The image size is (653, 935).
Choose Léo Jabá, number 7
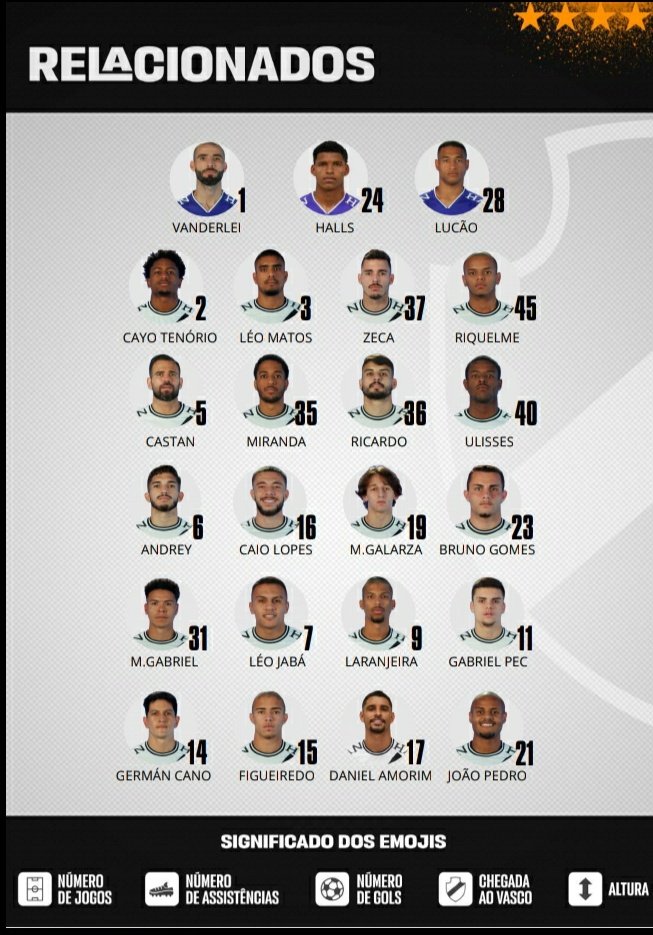click(x=270, y=612)
